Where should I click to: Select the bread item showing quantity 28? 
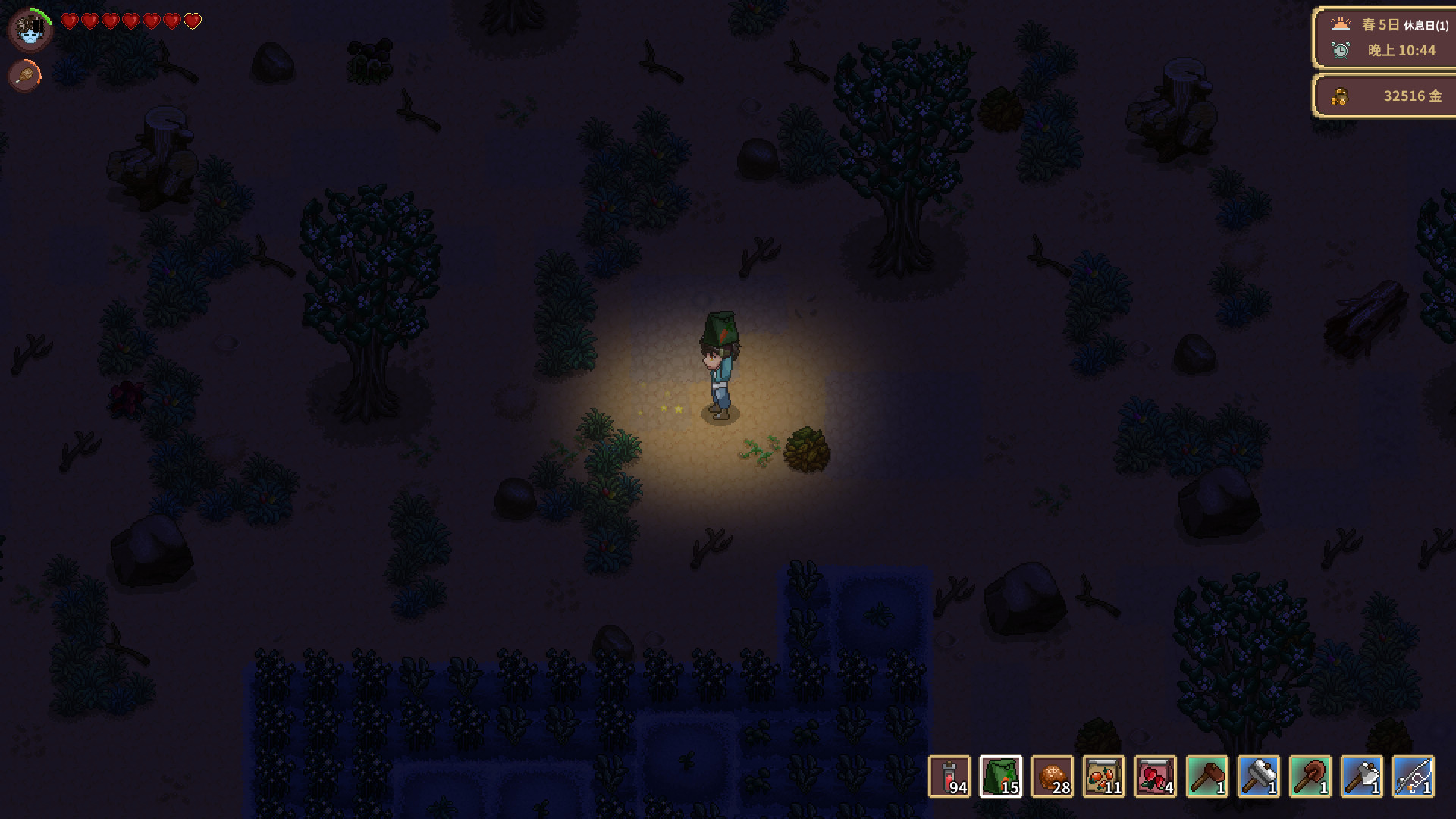[x=1053, y=775]
